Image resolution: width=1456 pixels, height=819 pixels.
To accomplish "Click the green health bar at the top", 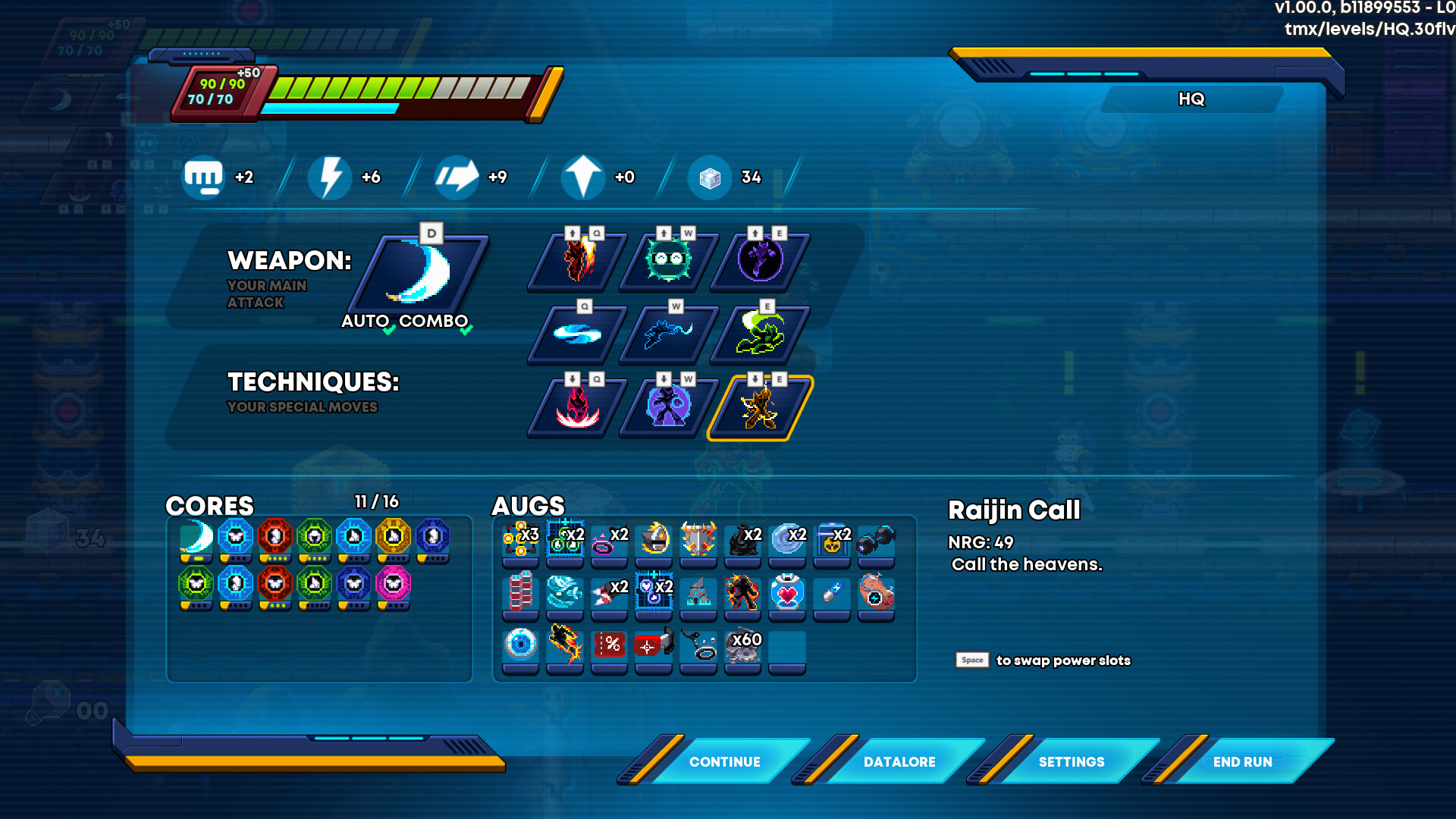I will [356, 86].
